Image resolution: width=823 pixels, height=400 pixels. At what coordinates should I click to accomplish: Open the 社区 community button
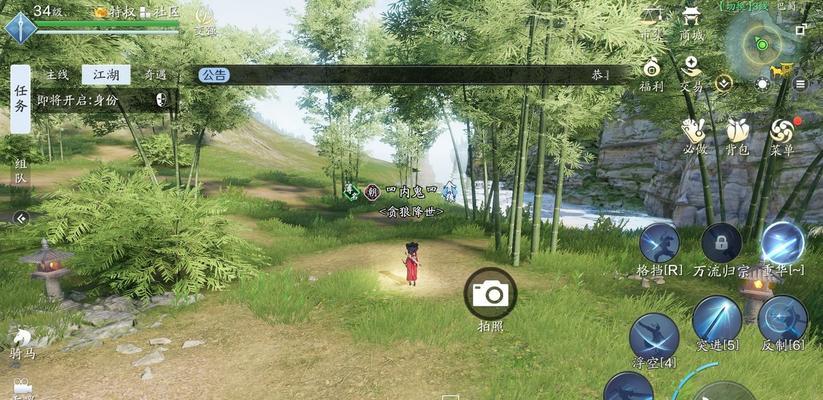(159, 12)
